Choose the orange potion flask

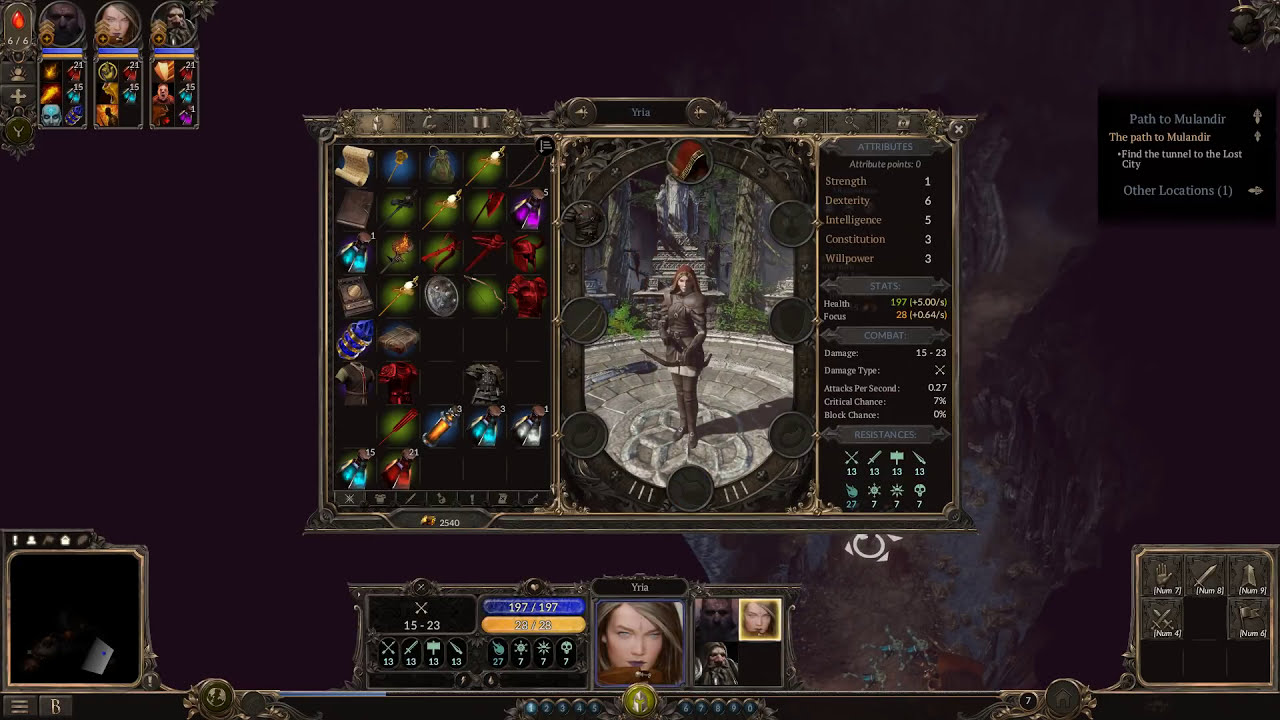click(441, 427)
